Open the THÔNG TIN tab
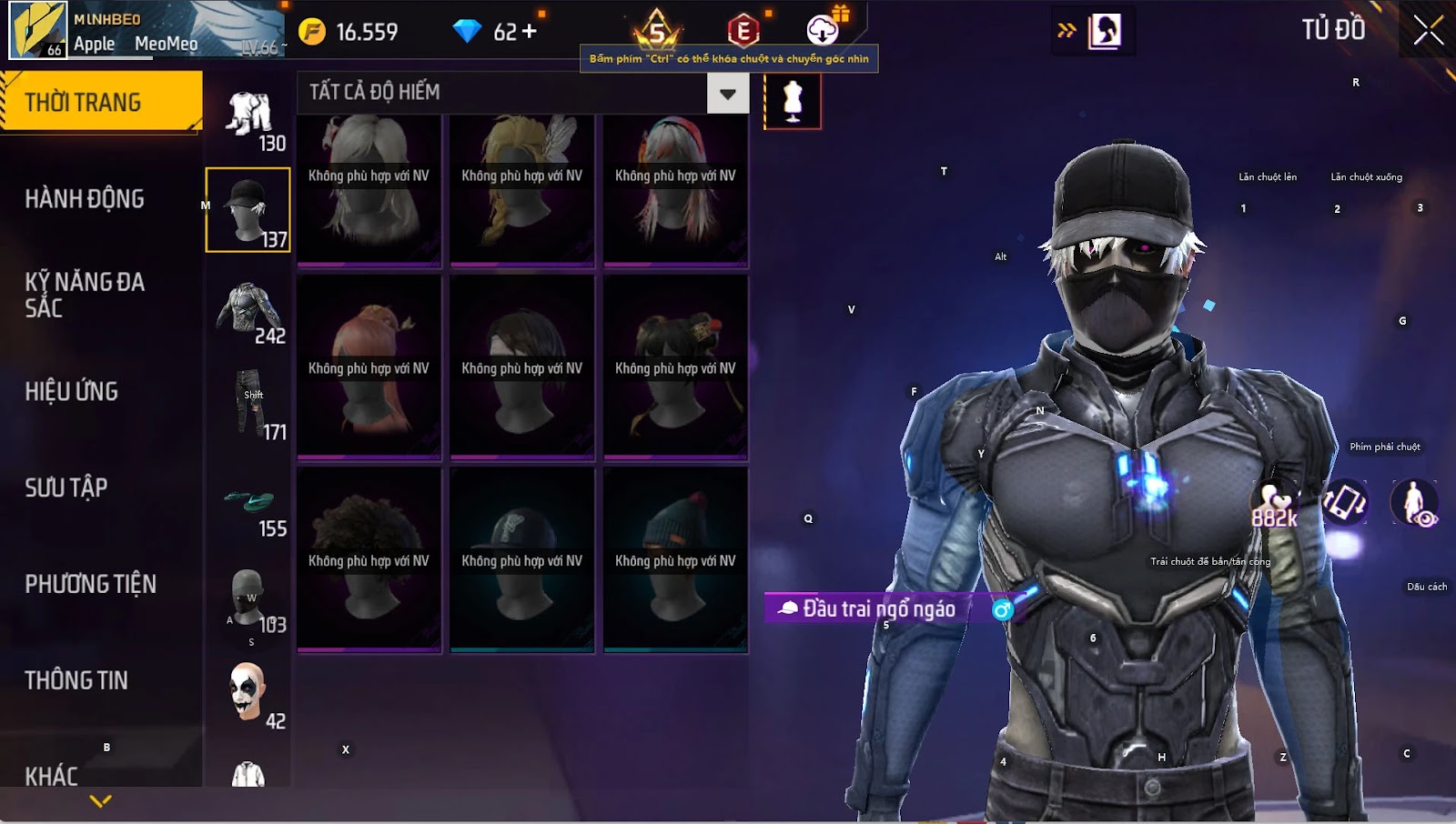The width and height of the screenshot is (1456, 824). [76, 680]
